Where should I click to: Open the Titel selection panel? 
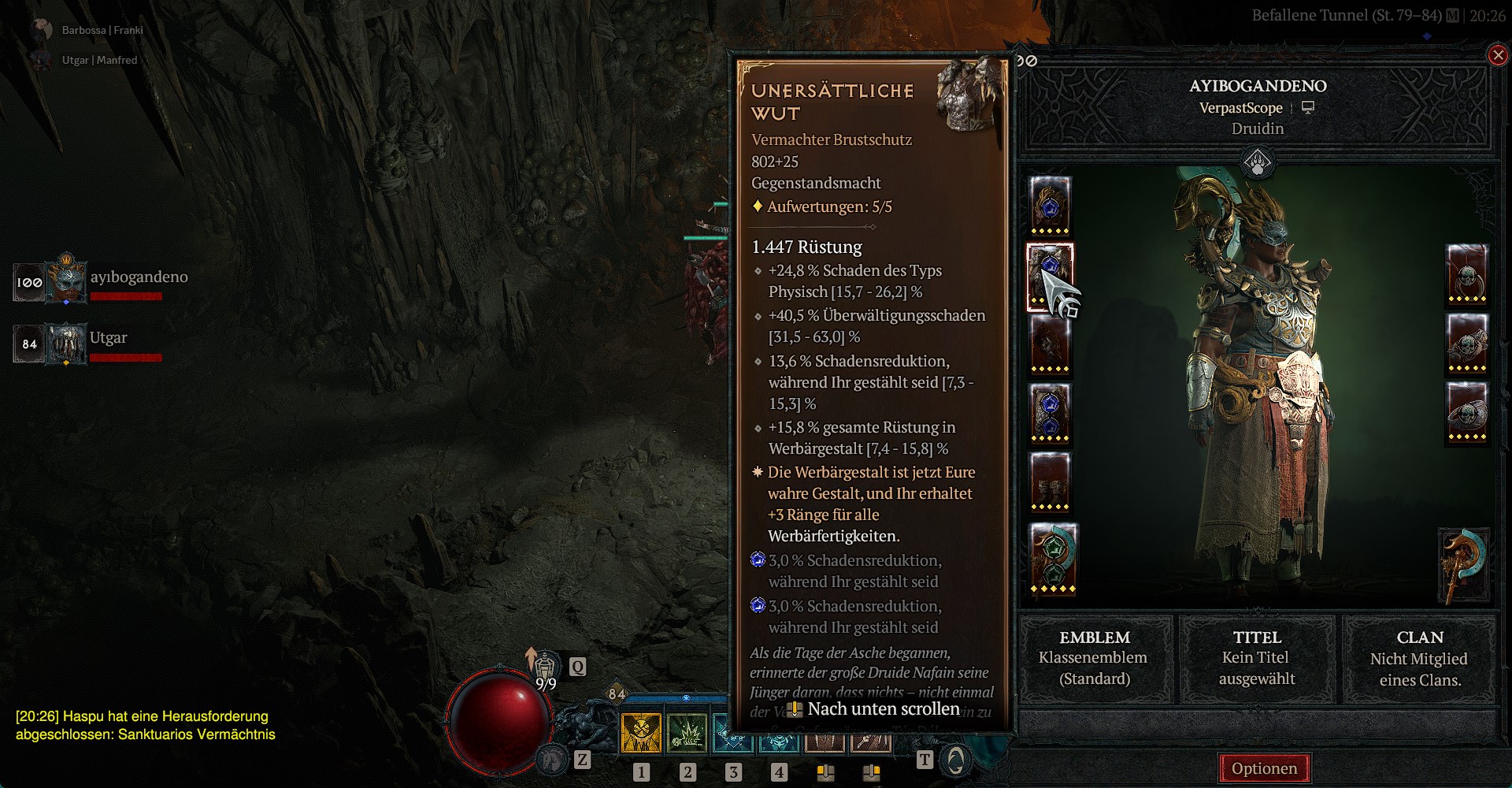pyautogui.click(x=1257, y=658)
